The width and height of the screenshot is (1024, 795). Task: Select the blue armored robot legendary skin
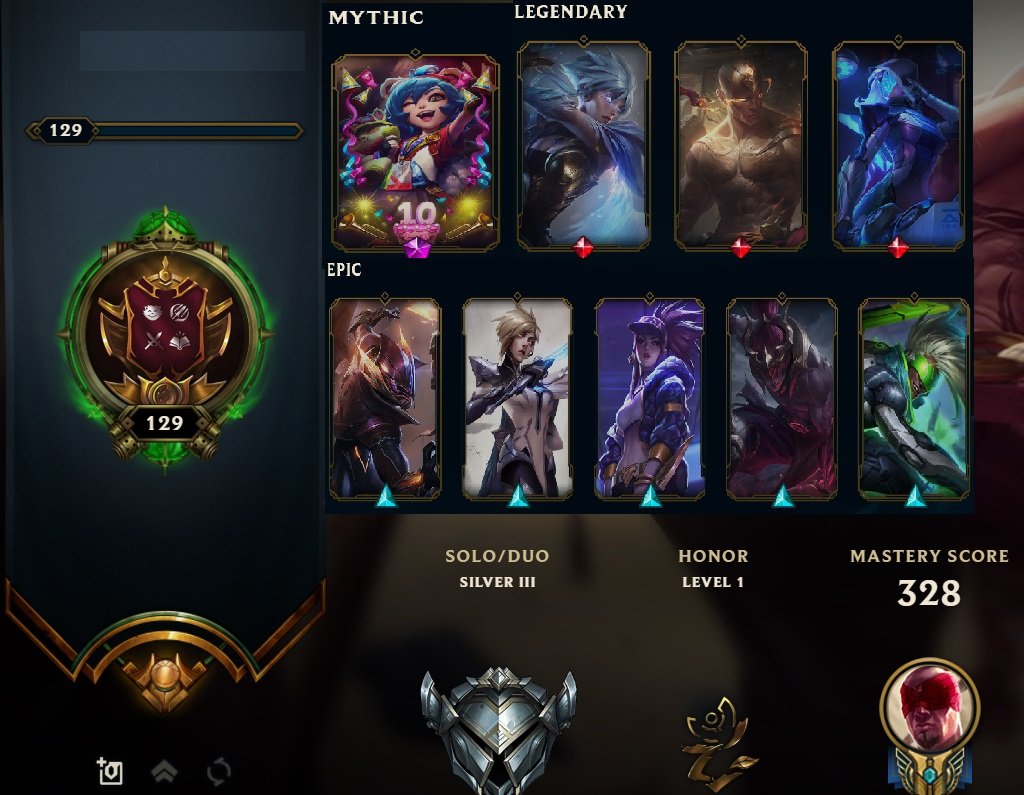898,145
